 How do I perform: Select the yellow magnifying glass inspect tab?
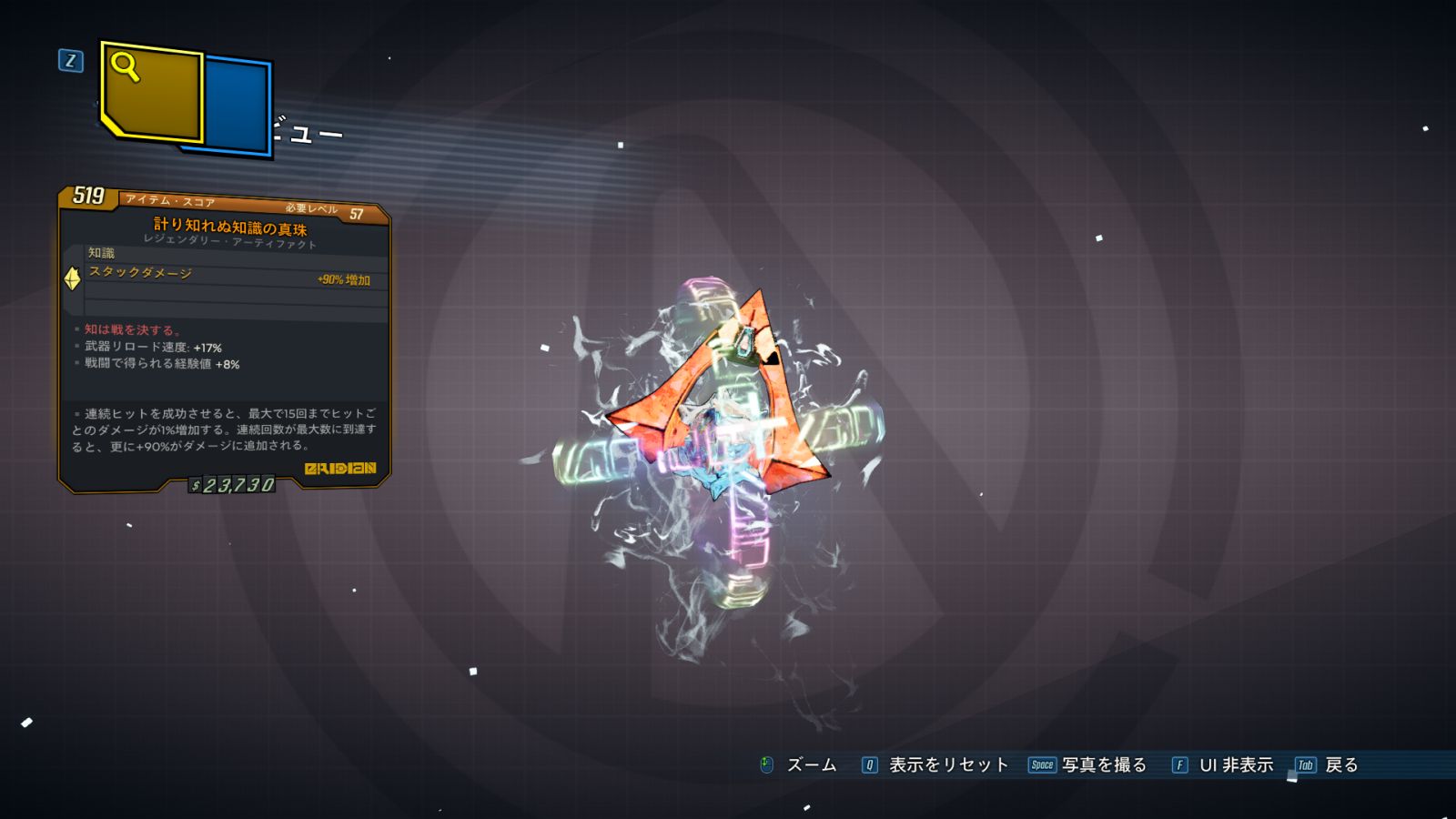click(x=151, y=91)
